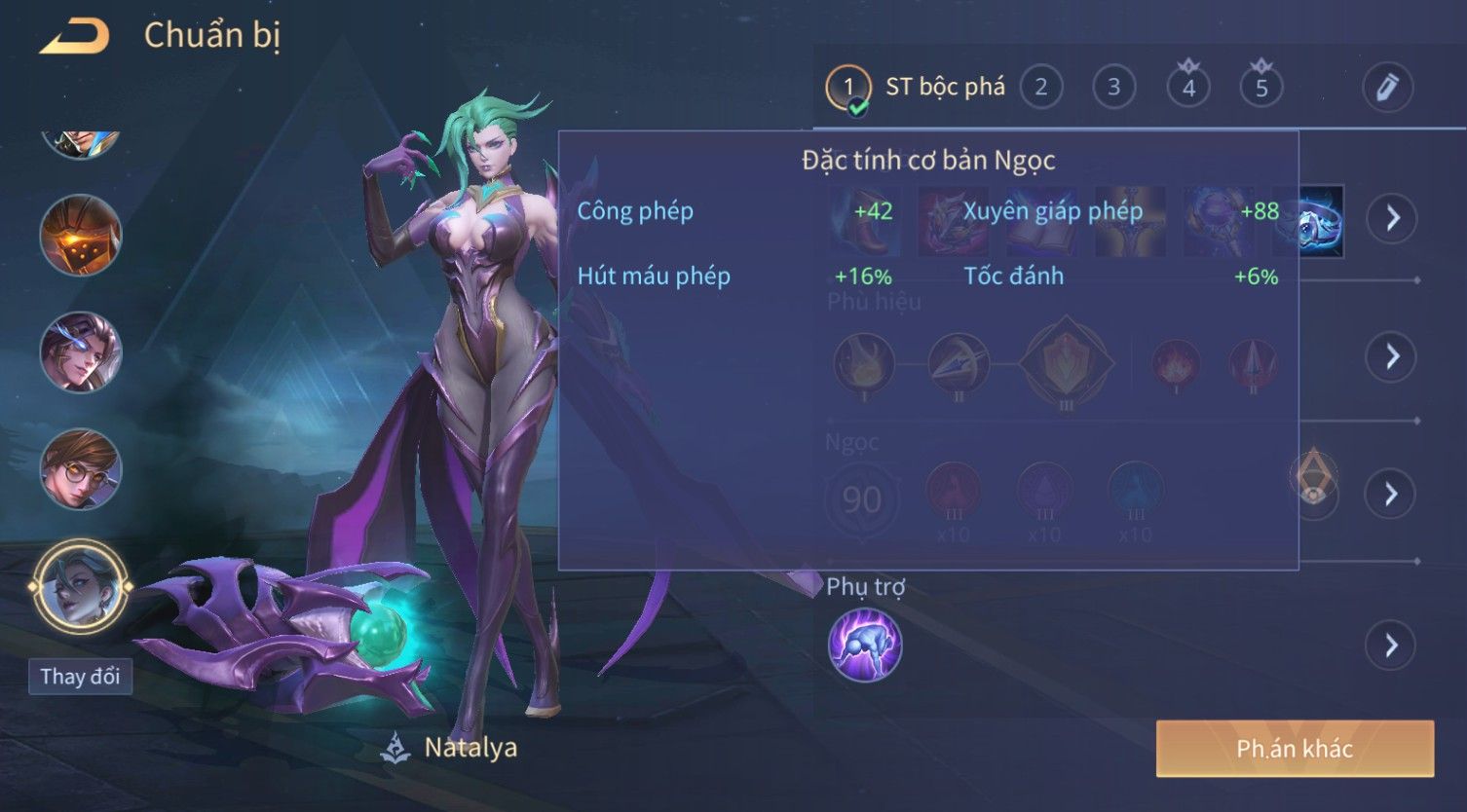Switch to build preset 5
Viewport: 1467px width, 812px height.
pos(1260,88)
